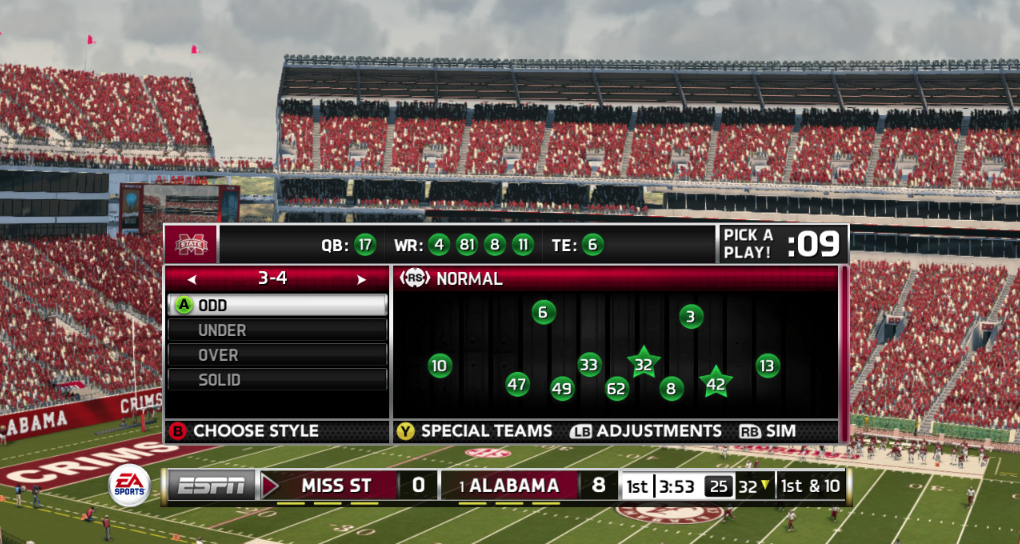Click the right arrow beside 3-4

coord(361,280)
